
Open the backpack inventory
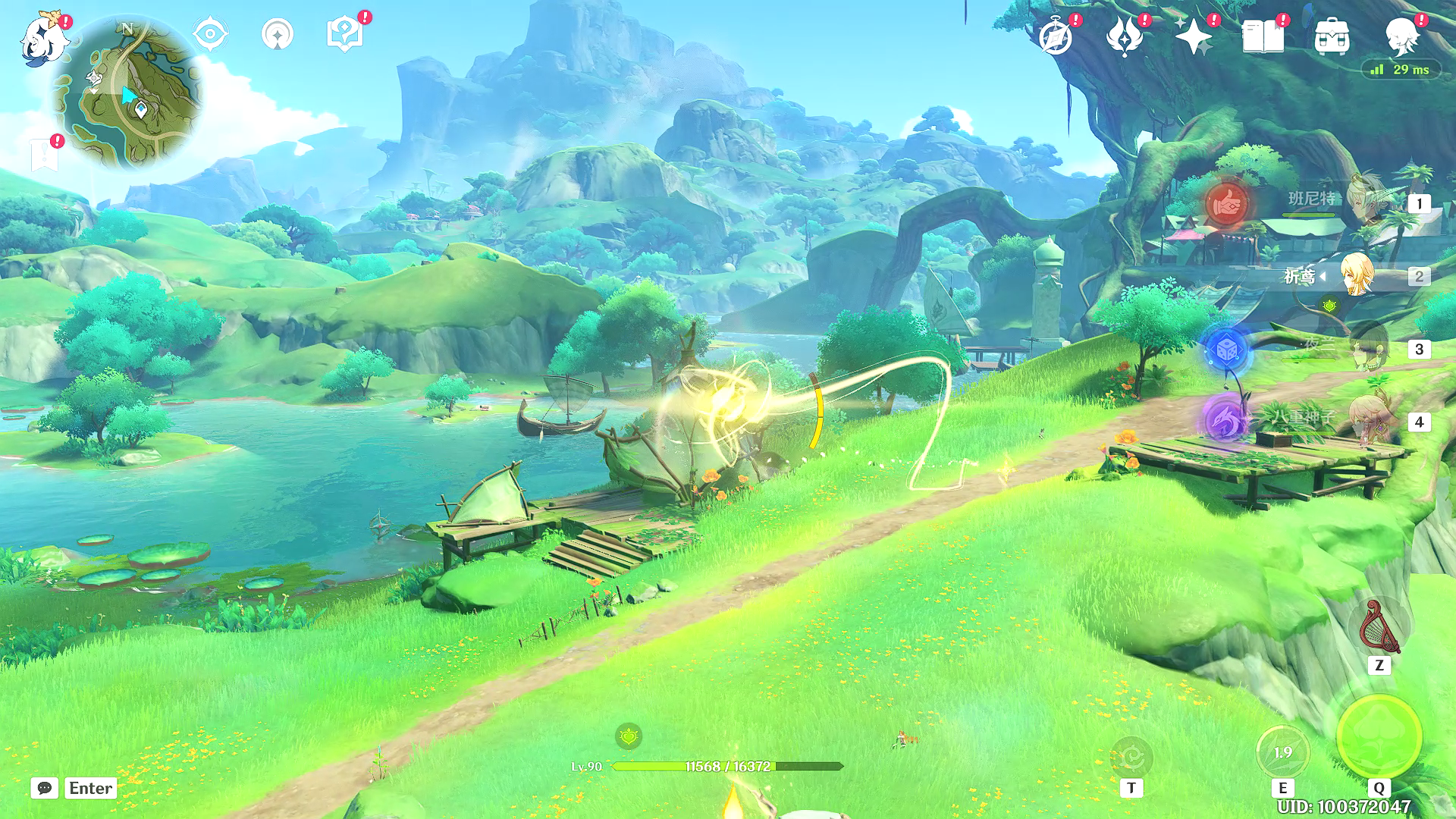[1332, 36]
